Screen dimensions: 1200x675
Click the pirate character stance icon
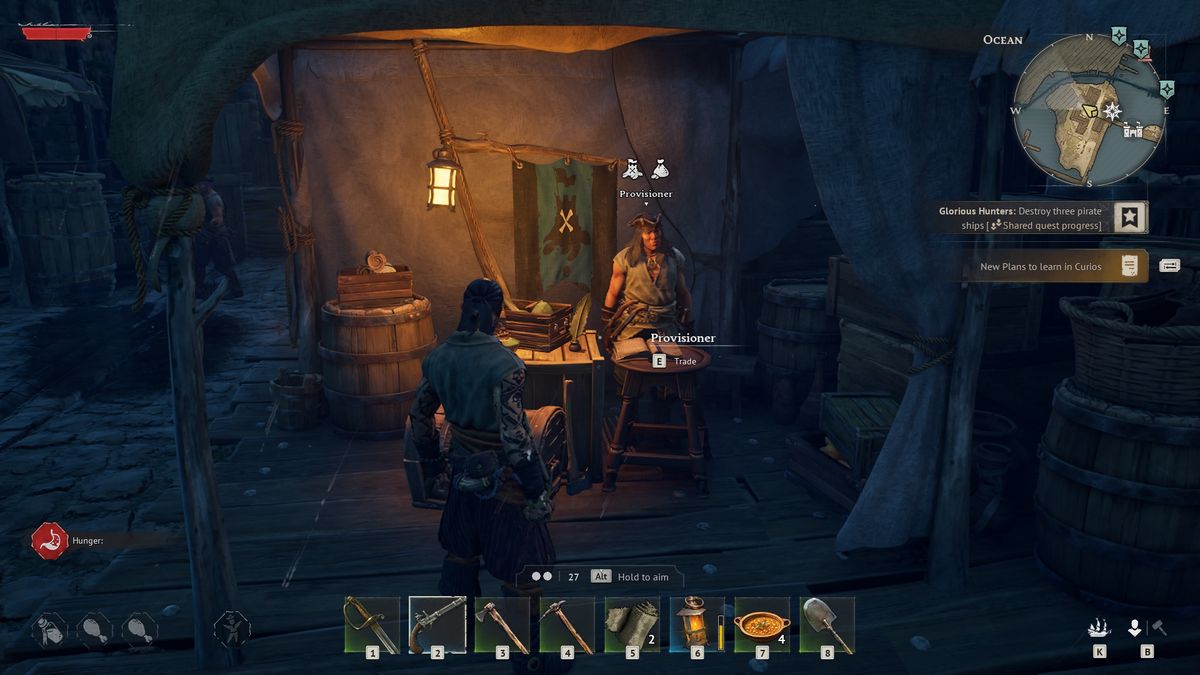coord(231,629)
